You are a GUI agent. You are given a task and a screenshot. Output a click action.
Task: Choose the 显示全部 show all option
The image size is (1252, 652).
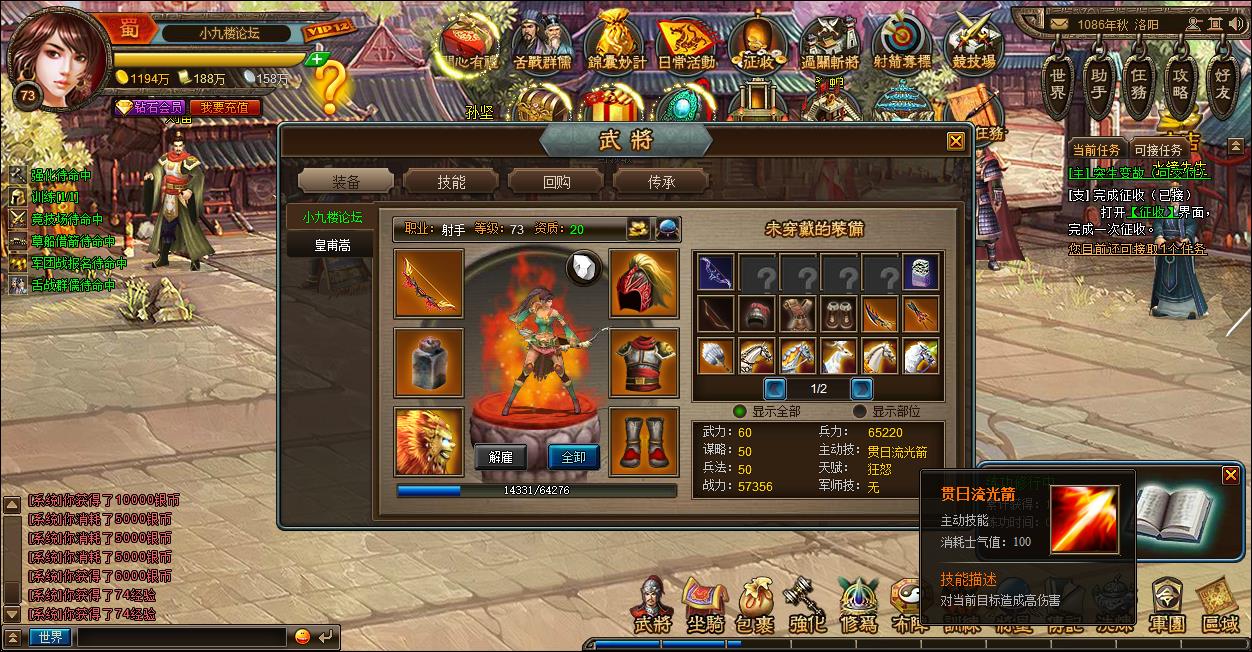[741, 411]
